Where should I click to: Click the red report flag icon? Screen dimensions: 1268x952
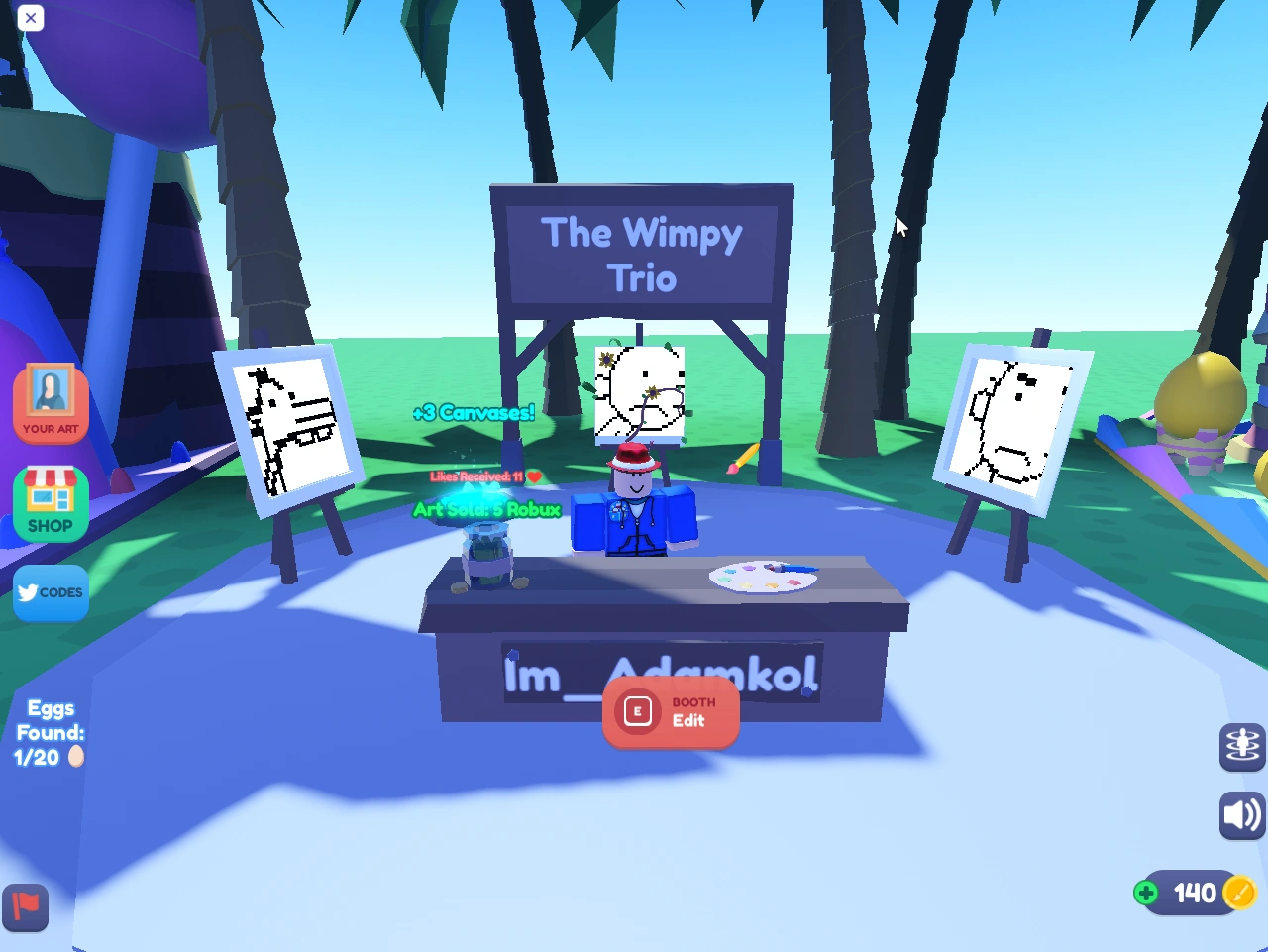tap(25, 907)
